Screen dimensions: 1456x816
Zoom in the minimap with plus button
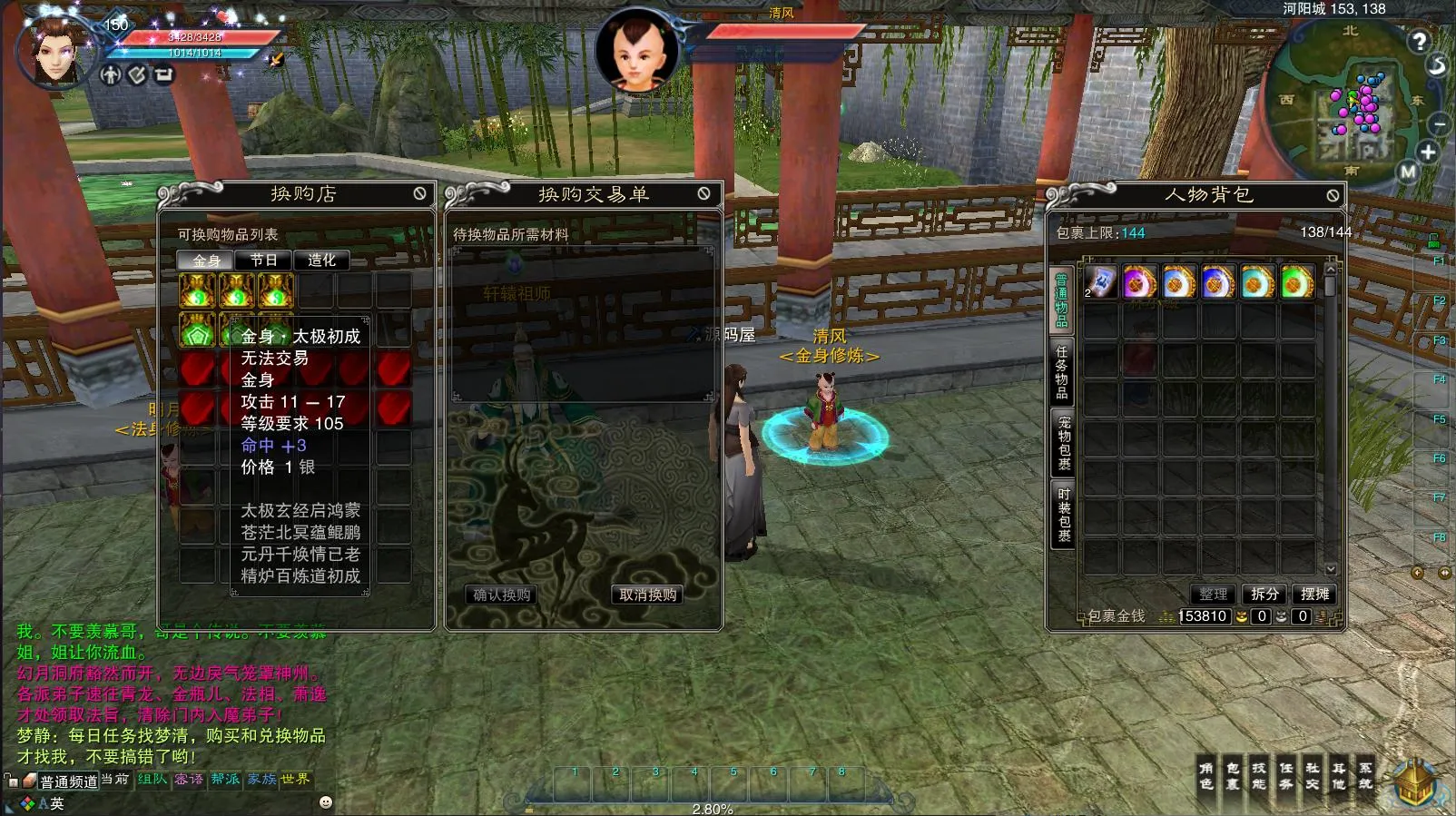pyautogui.click(x=1428, y=152)
